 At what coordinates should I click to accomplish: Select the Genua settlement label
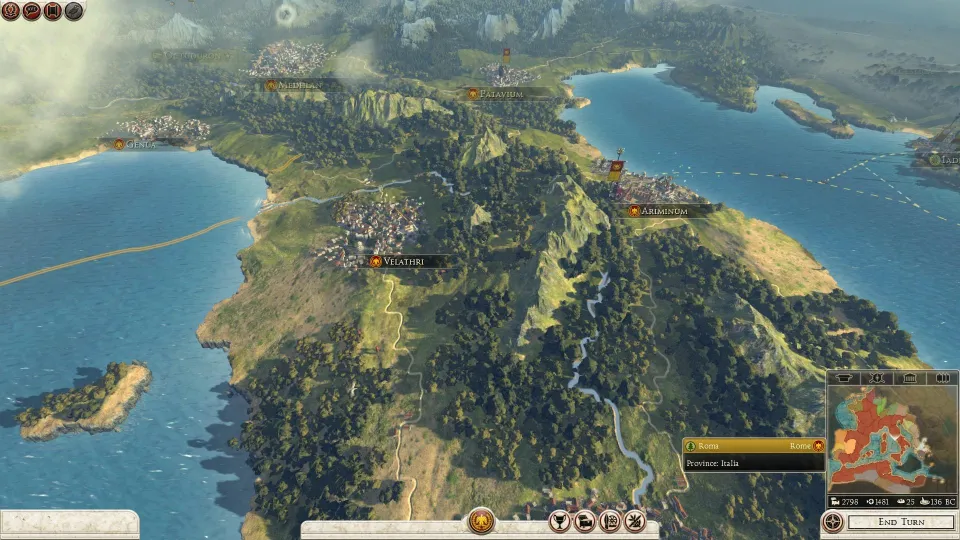coord(140,144)
